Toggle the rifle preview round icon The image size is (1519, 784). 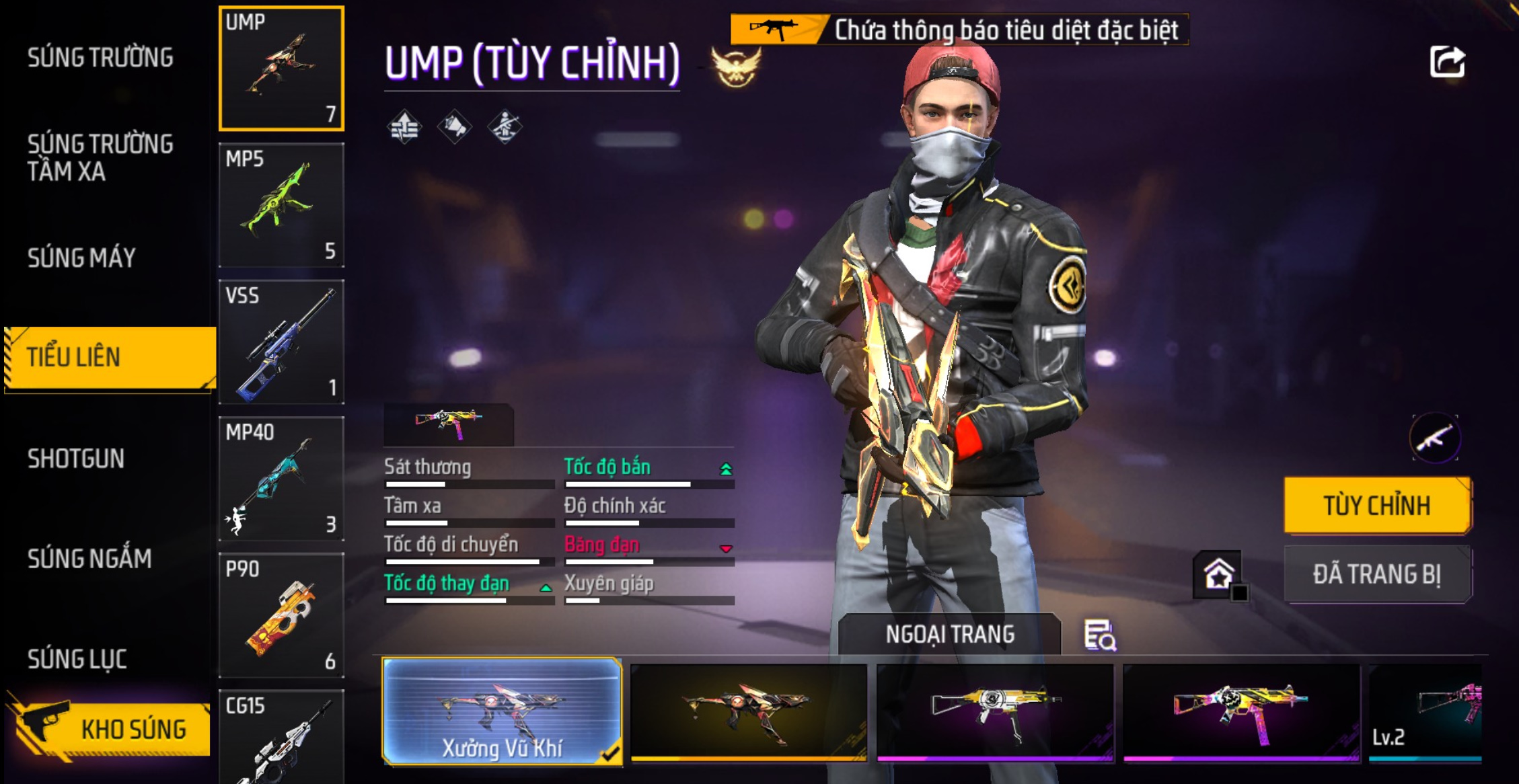[x=1435, y=438]
